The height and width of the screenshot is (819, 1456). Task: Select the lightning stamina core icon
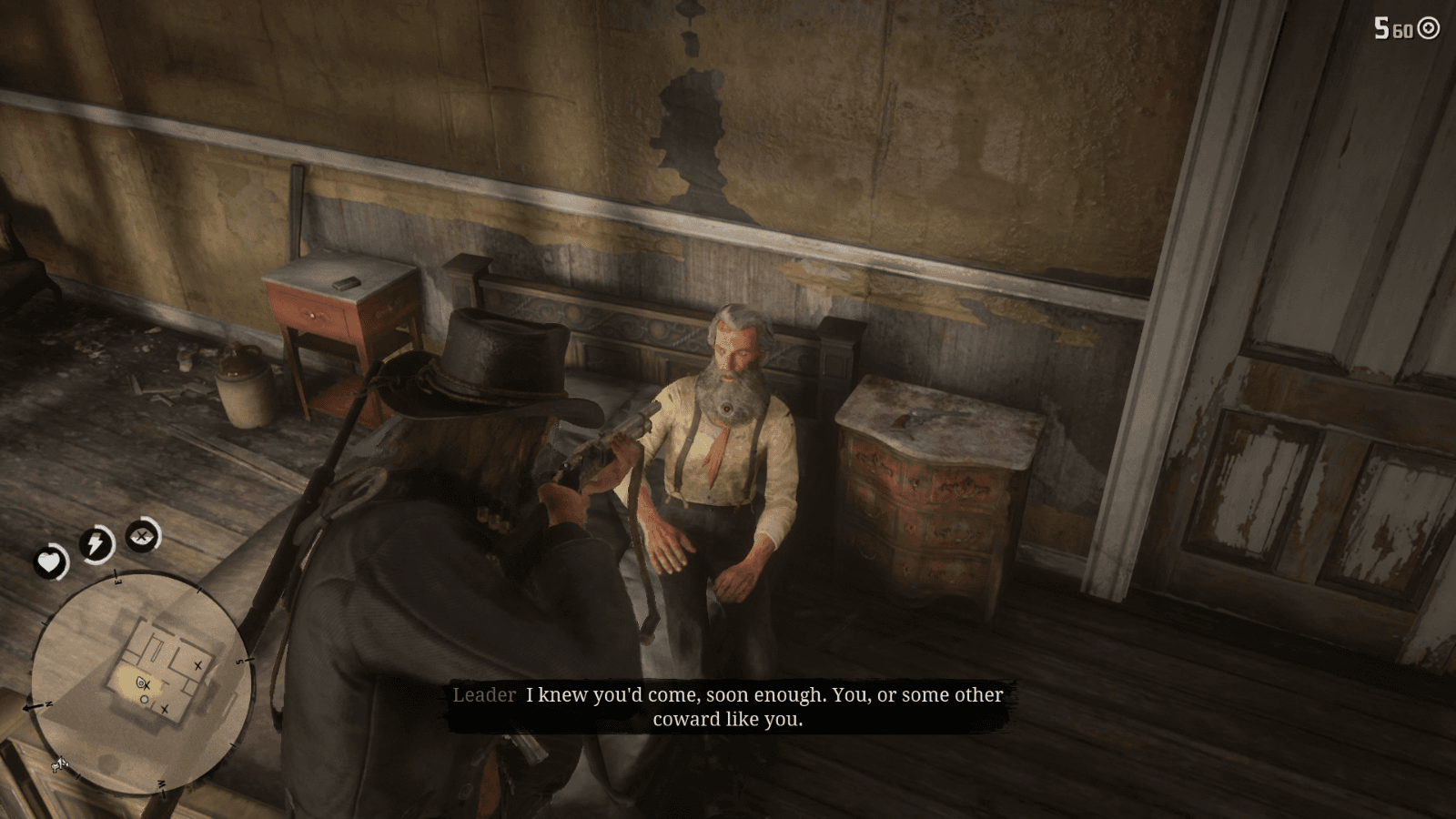coord(95,544)
